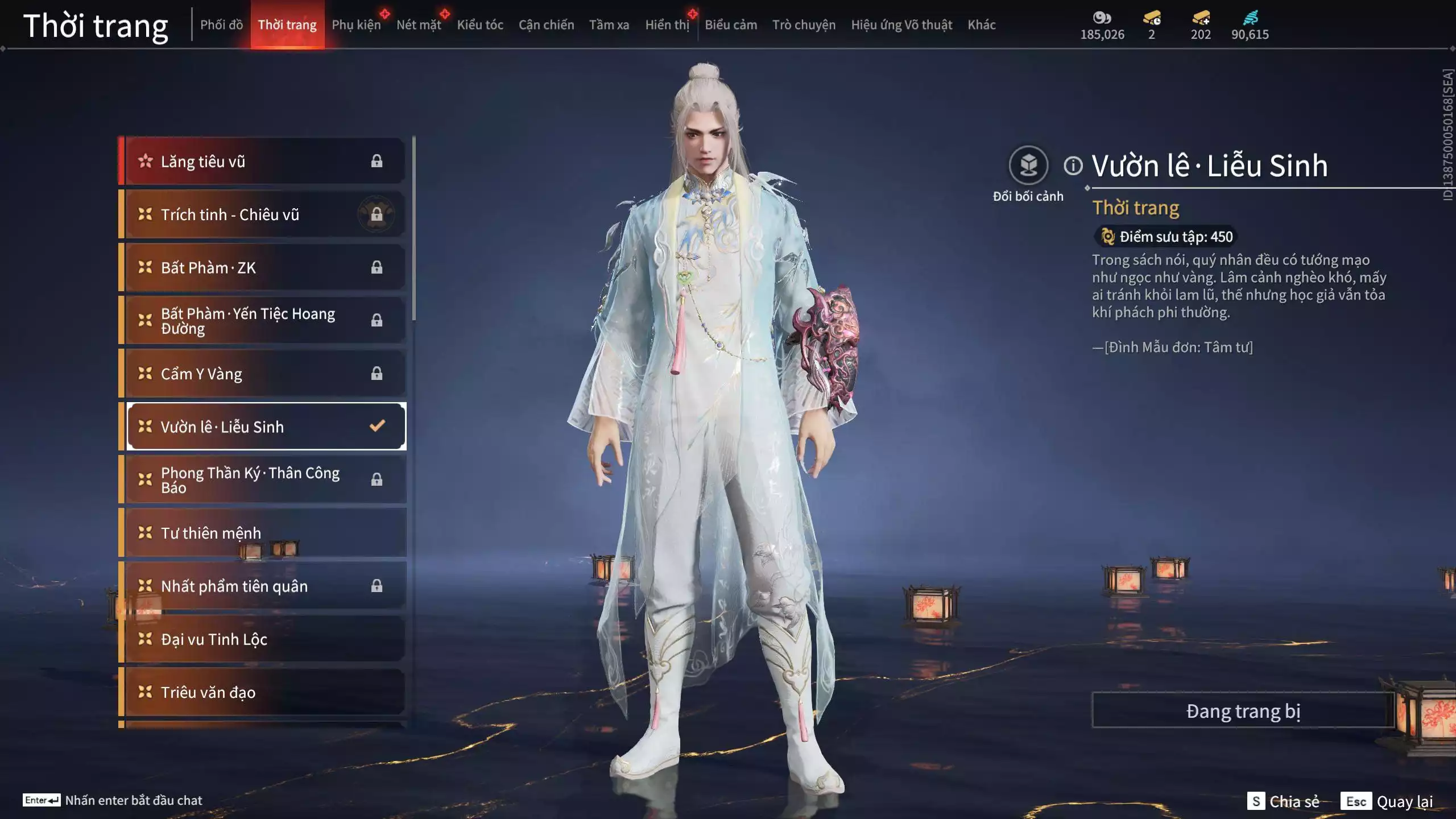The image size is (1456, 819).
Task: Switch to the Tầm xa tab
Action: pyautogui.click(x=609, y=25)
